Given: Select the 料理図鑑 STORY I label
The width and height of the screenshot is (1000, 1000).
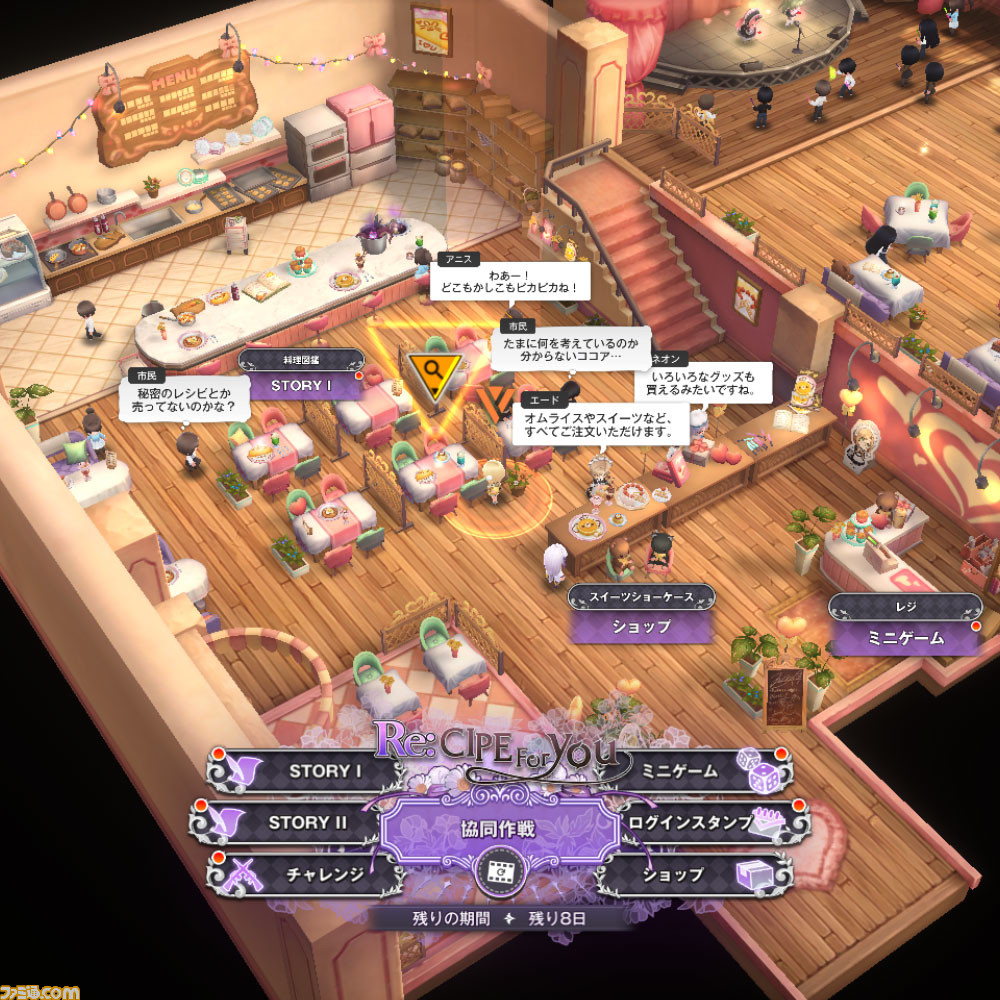Looking at the screenshot, I should [300, 384].
